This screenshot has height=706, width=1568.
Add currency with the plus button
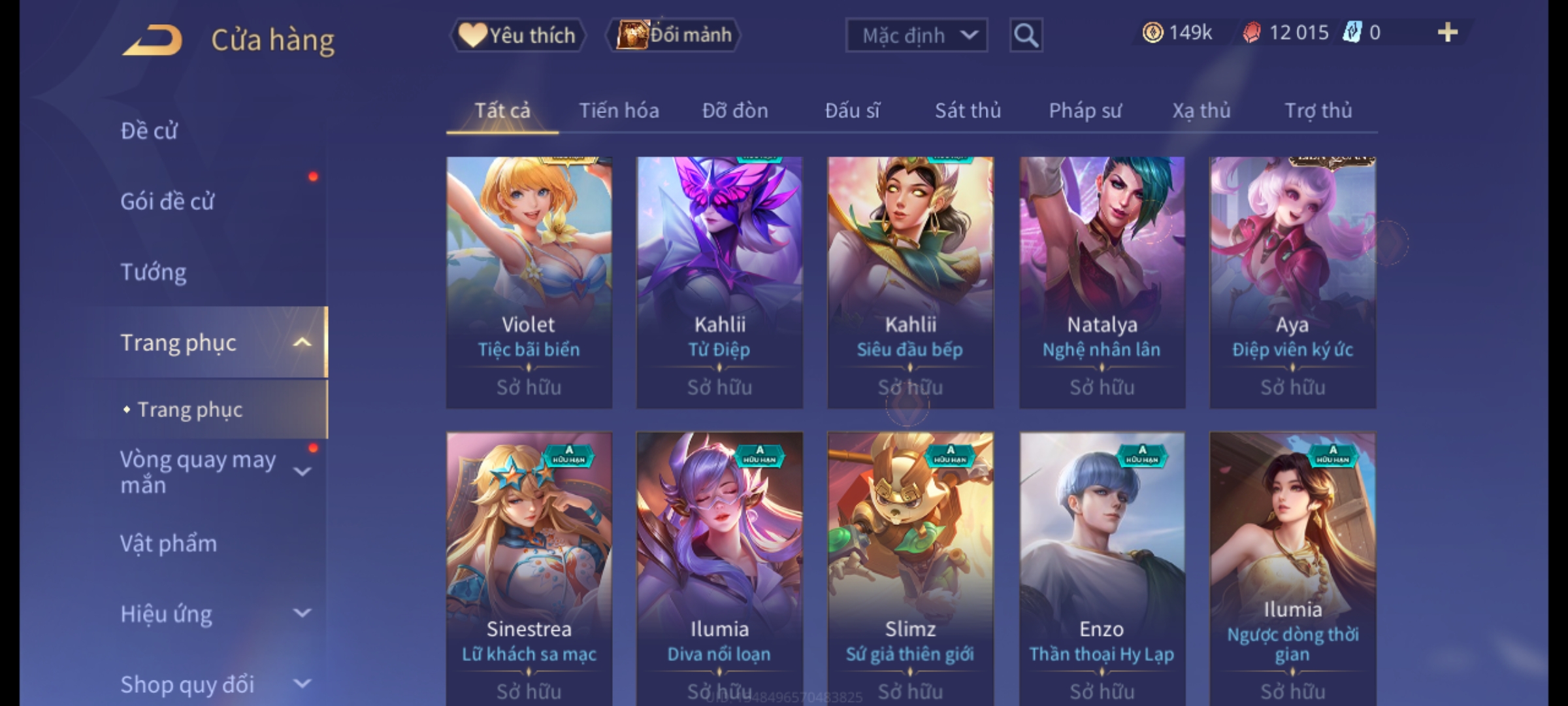[1448, 33]
